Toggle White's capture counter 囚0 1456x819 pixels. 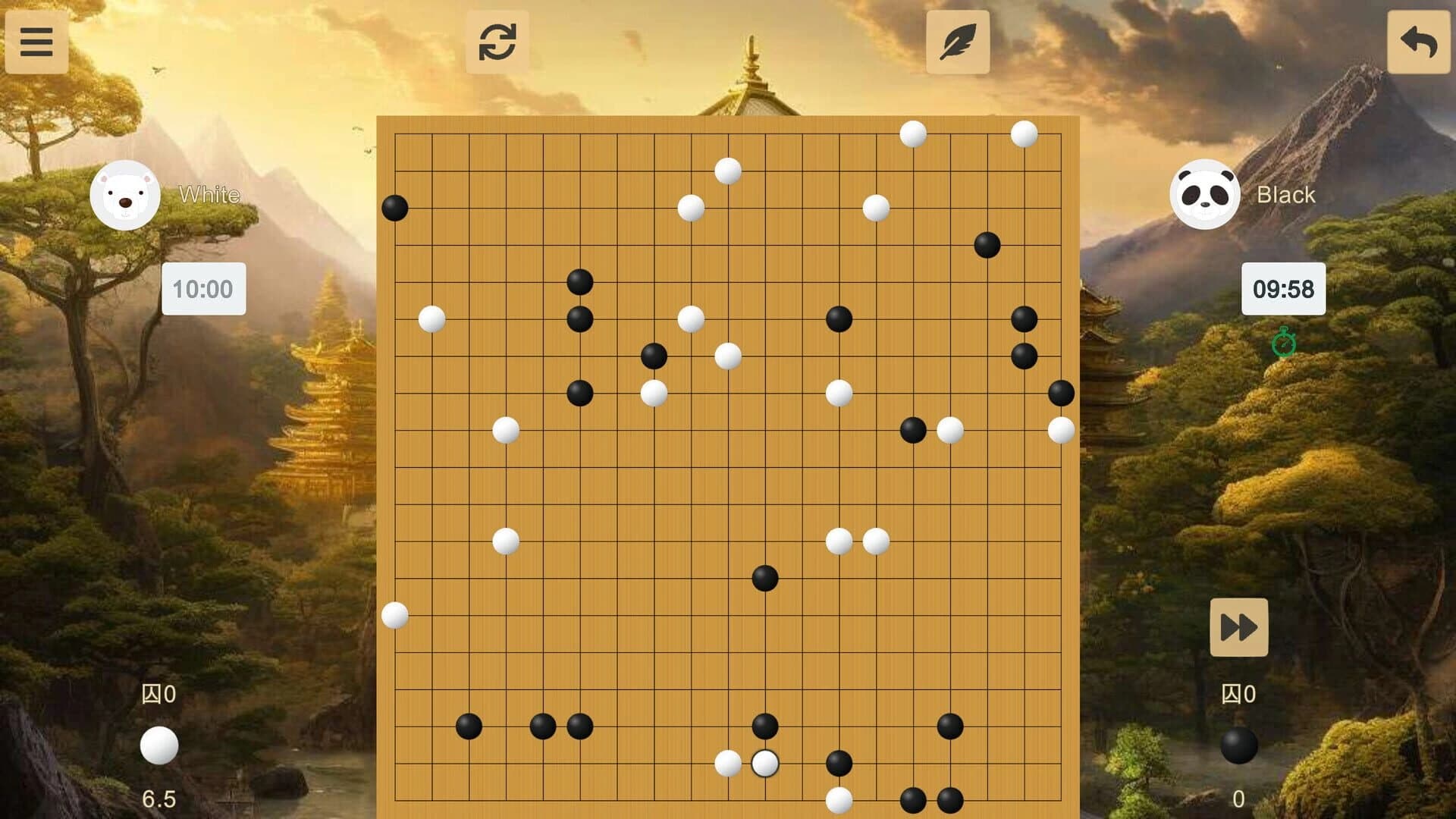[x=158, y=693]
